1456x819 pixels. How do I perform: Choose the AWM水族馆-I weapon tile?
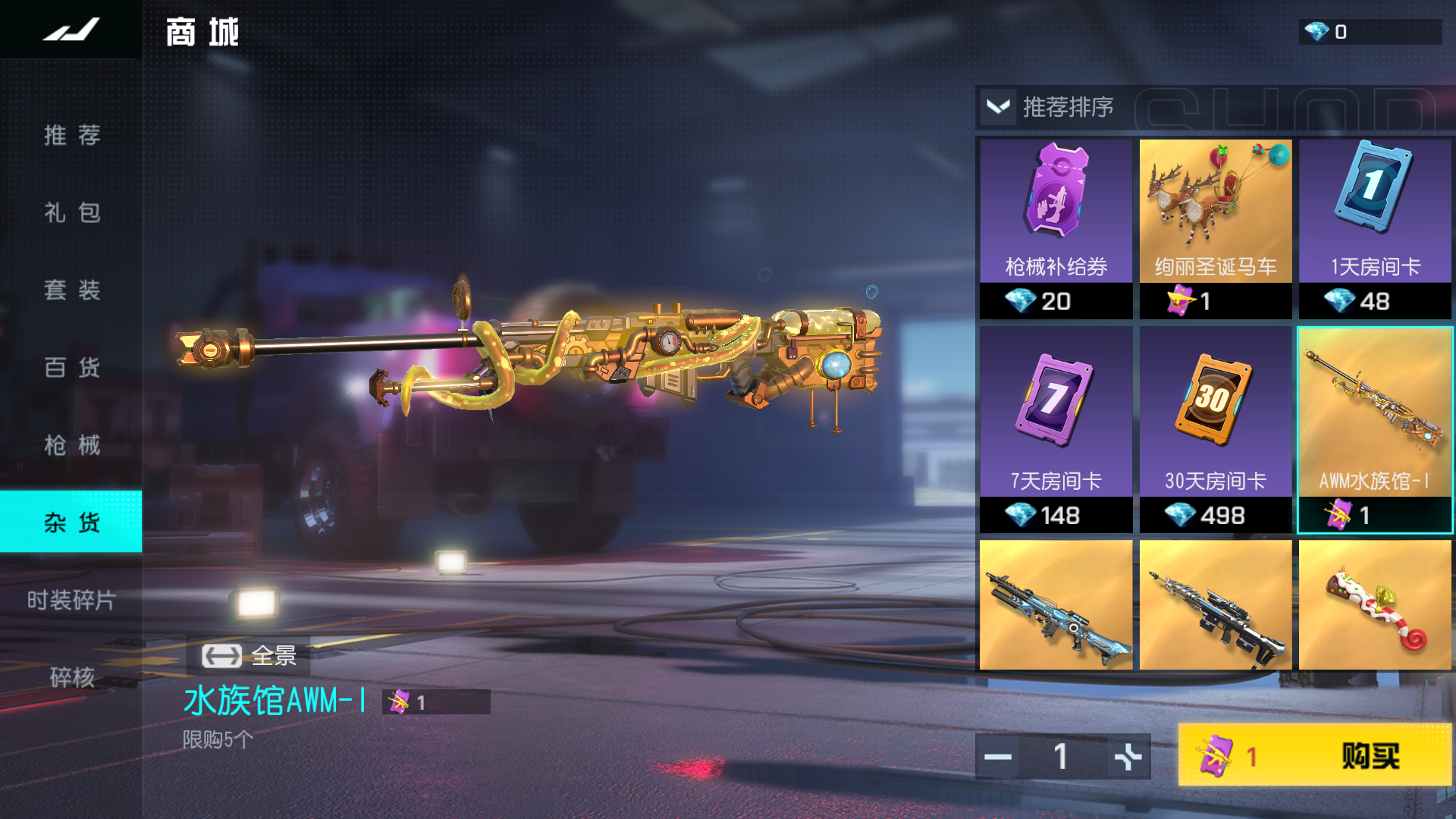tap(1375, 429)
